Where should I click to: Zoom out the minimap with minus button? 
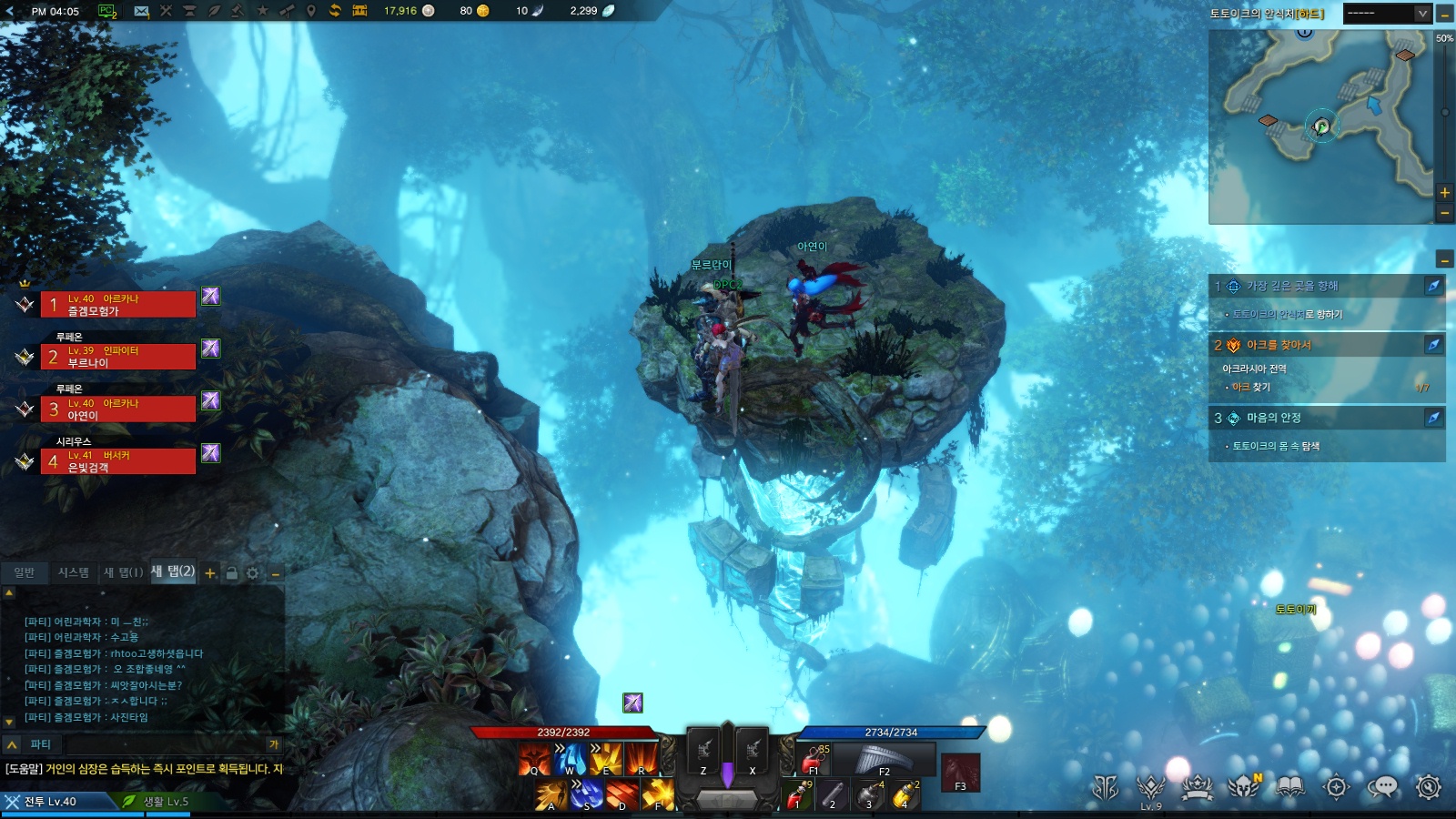1444,213
